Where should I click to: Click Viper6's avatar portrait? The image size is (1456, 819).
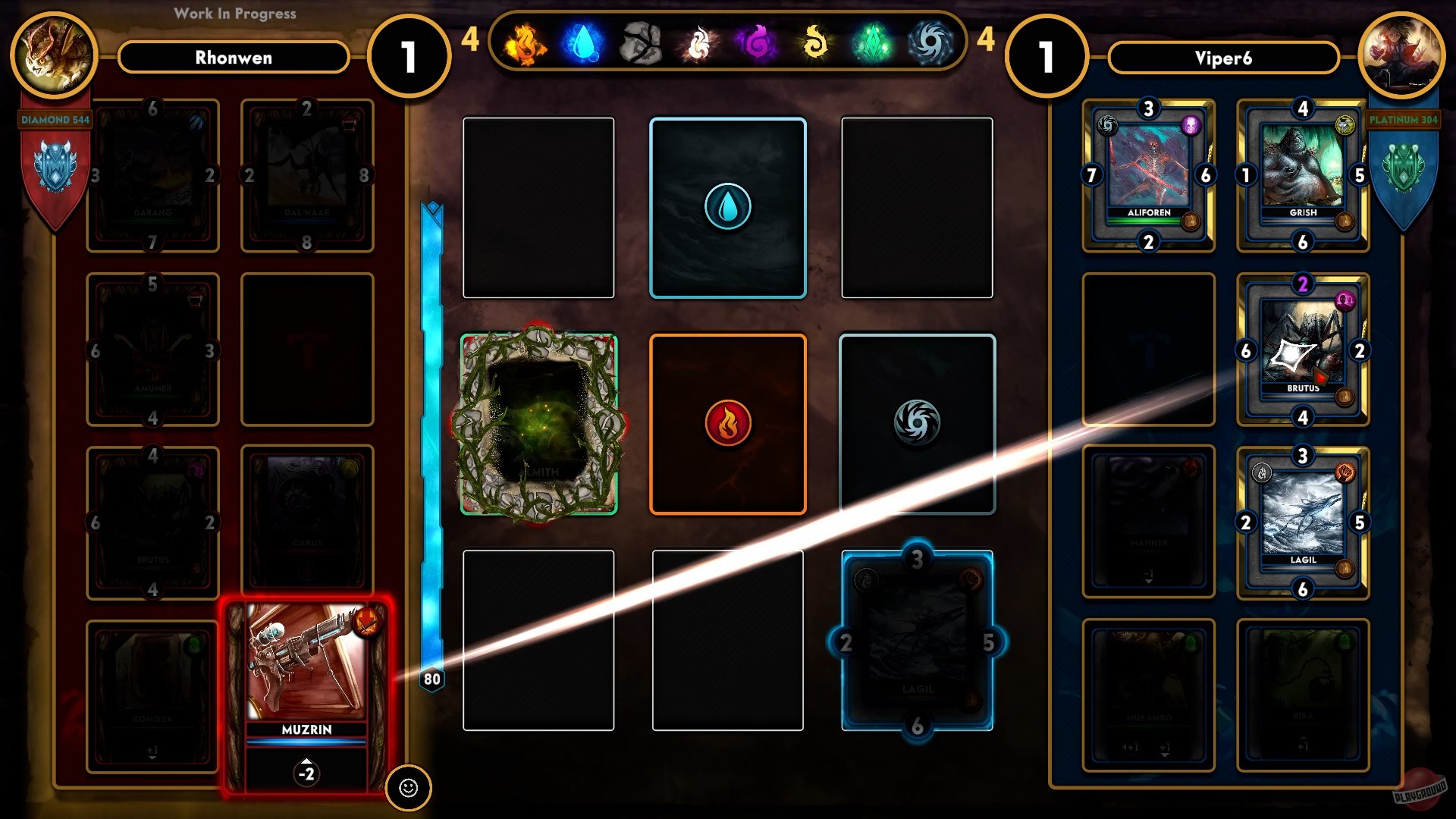tap(1404, 55)
